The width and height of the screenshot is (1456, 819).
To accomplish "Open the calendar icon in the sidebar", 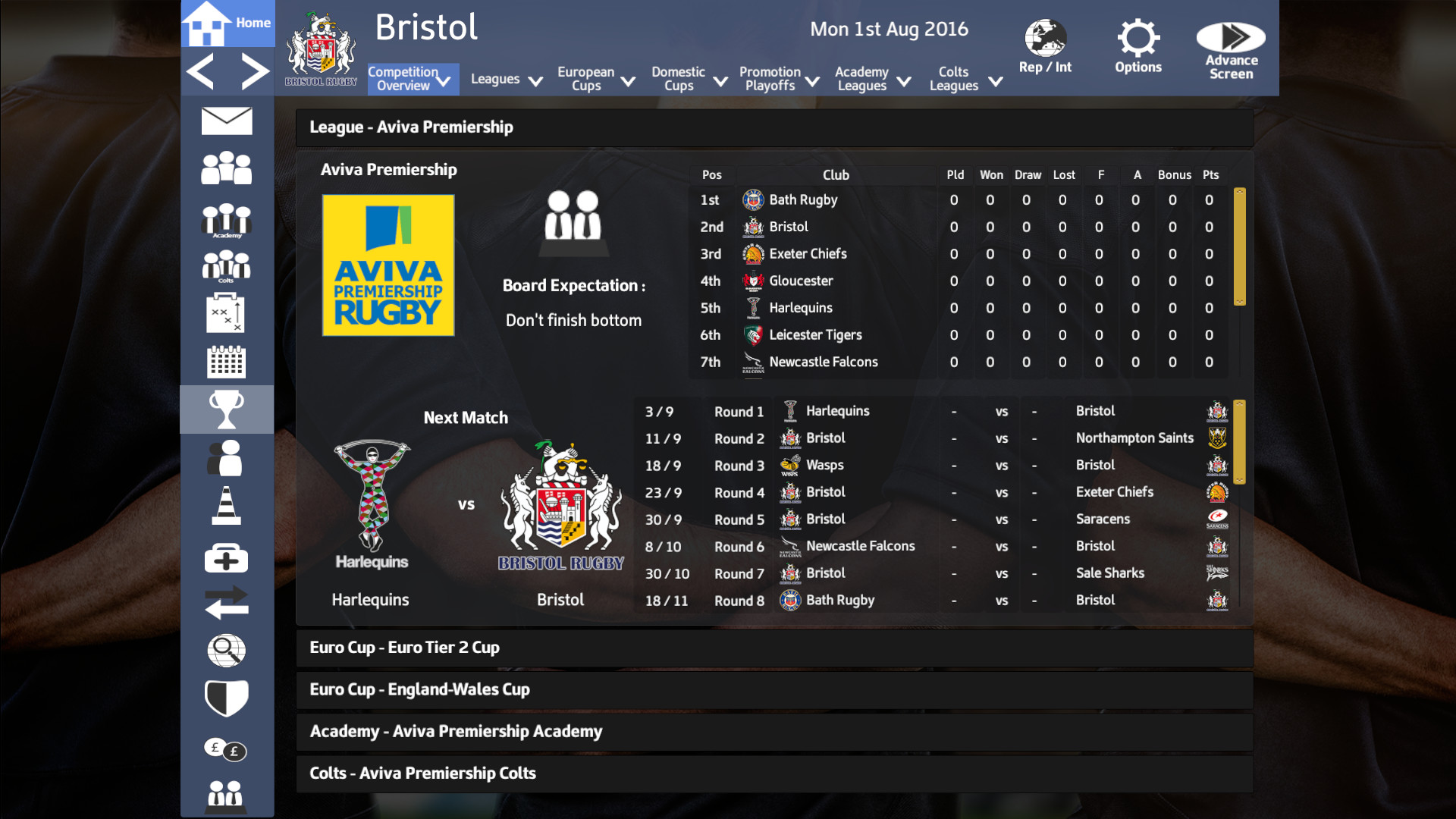I will pos(226,362).
